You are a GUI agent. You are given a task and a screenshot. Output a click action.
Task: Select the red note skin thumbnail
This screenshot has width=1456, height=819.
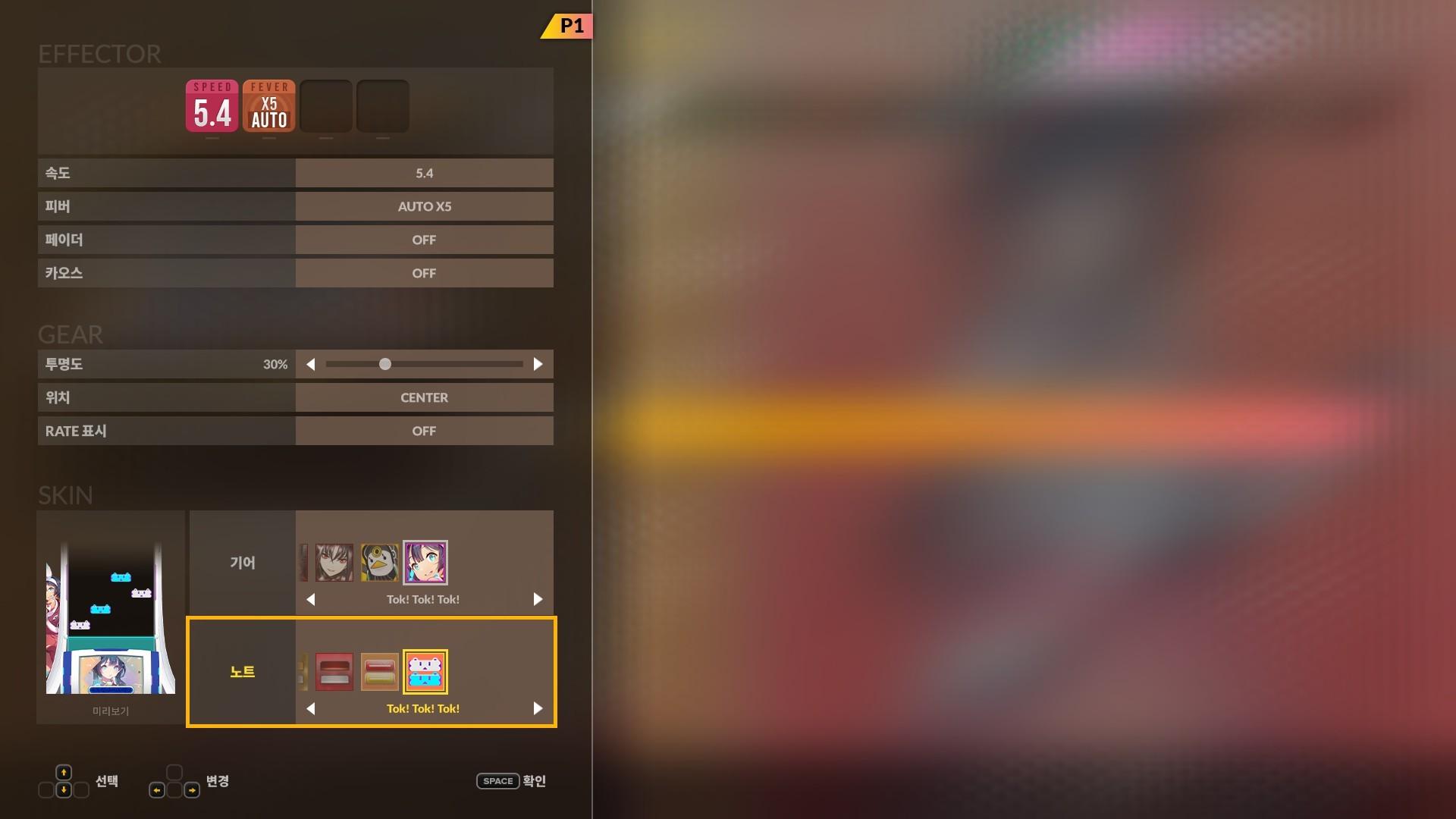point(334,671)
